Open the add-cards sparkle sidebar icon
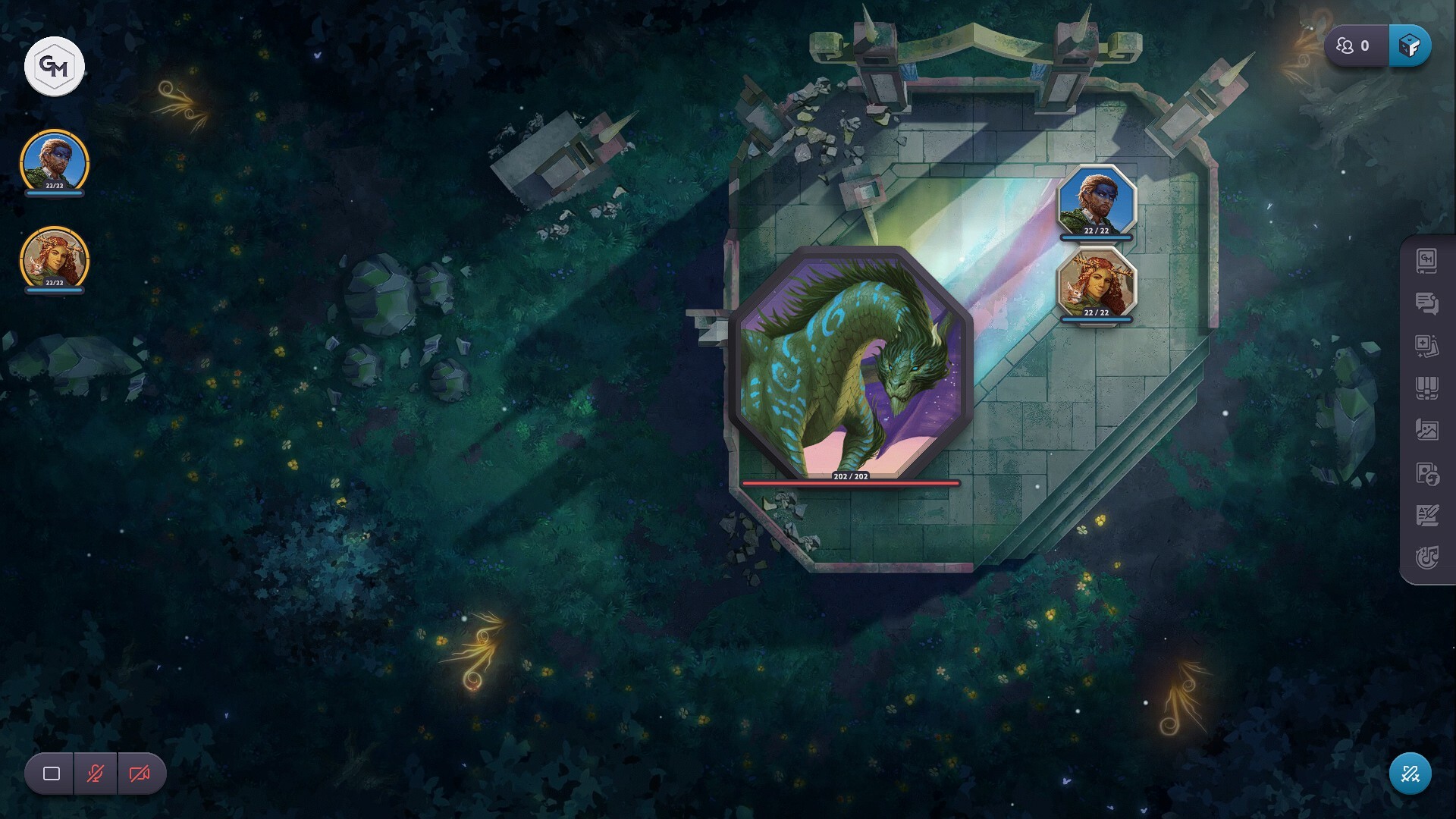The height and width of the screenshot is (819, 1456). 1426,346
